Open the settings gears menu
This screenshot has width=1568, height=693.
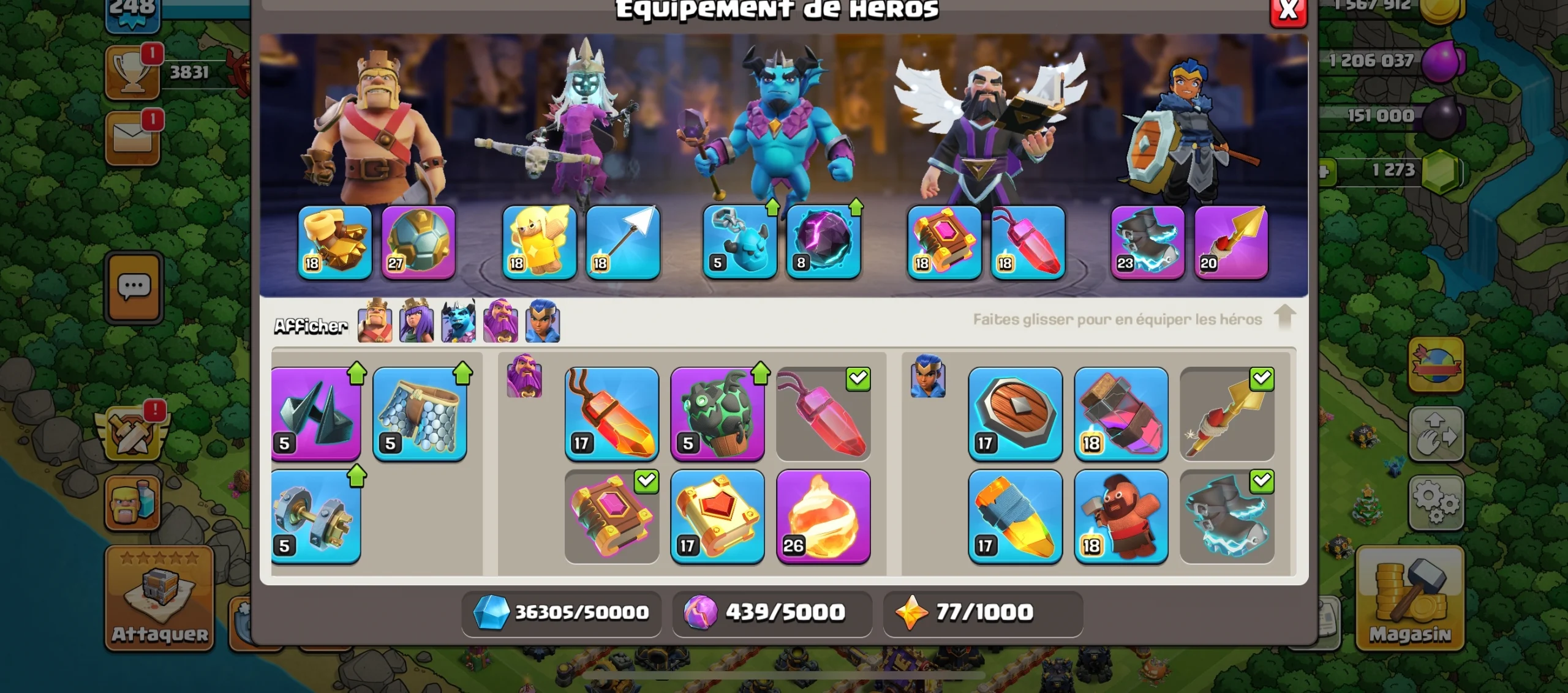(x=1436, y=502)
